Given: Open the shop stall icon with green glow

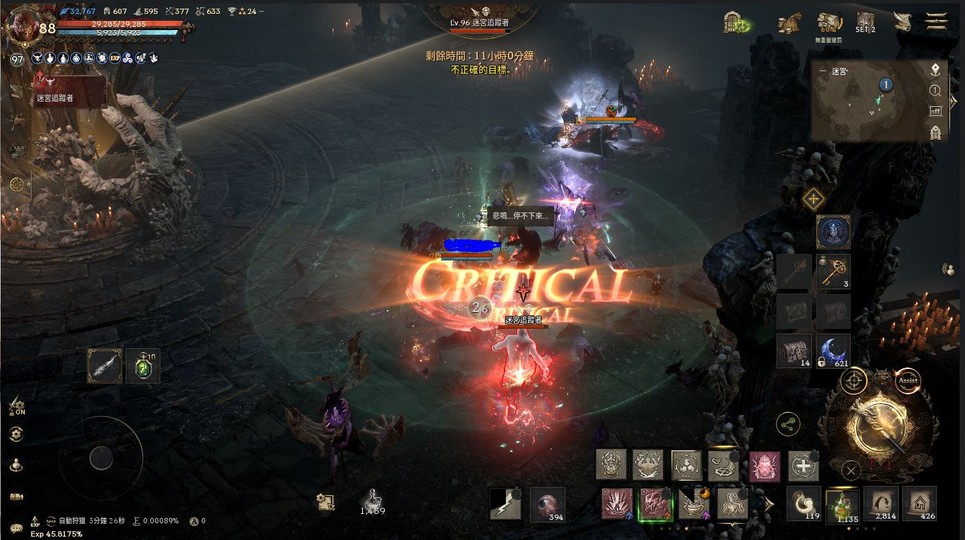Looking at the screenshot, I should pyautogui.click(x=736, y=22).
